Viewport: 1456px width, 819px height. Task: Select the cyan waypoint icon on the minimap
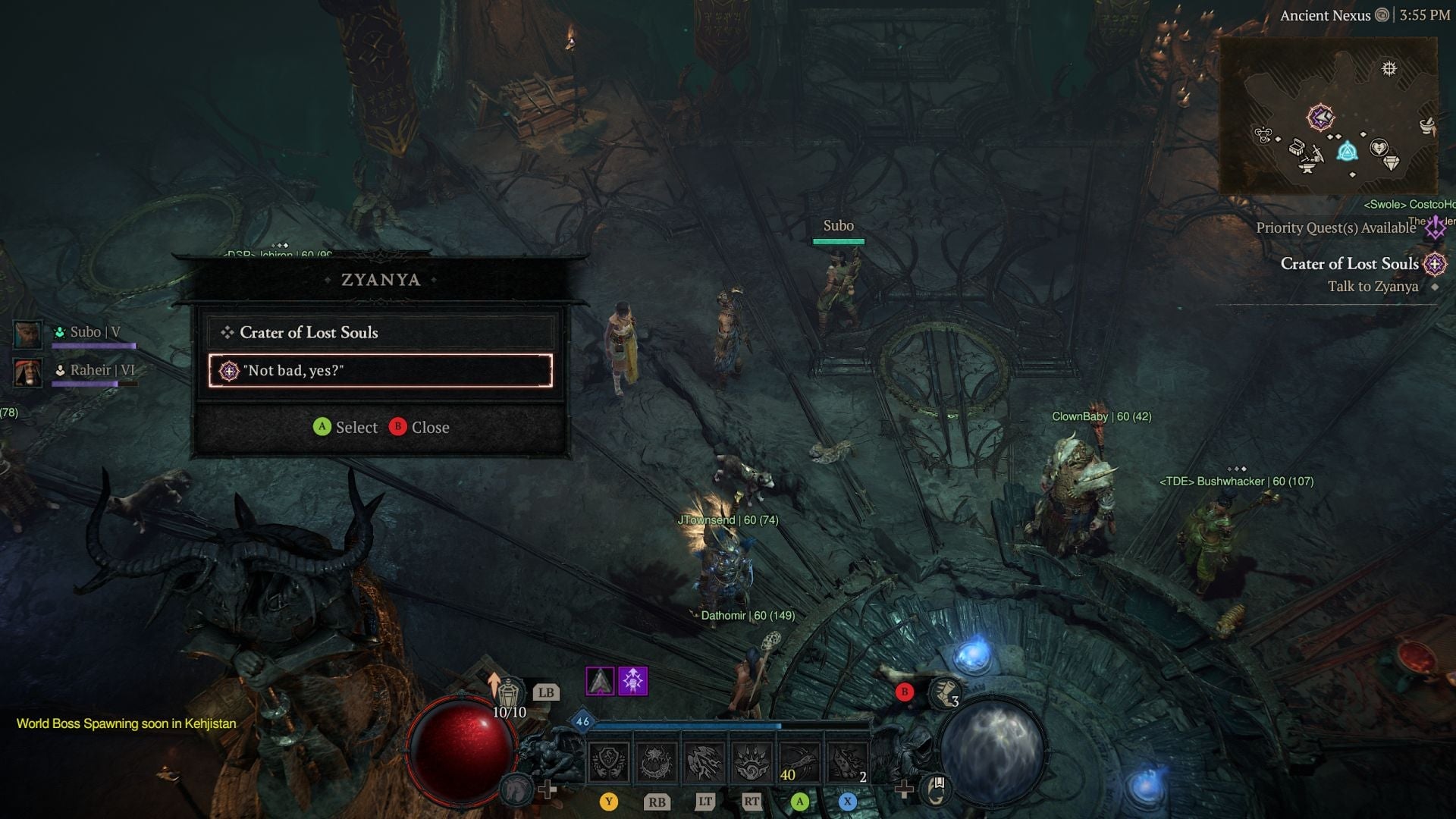1348,152
